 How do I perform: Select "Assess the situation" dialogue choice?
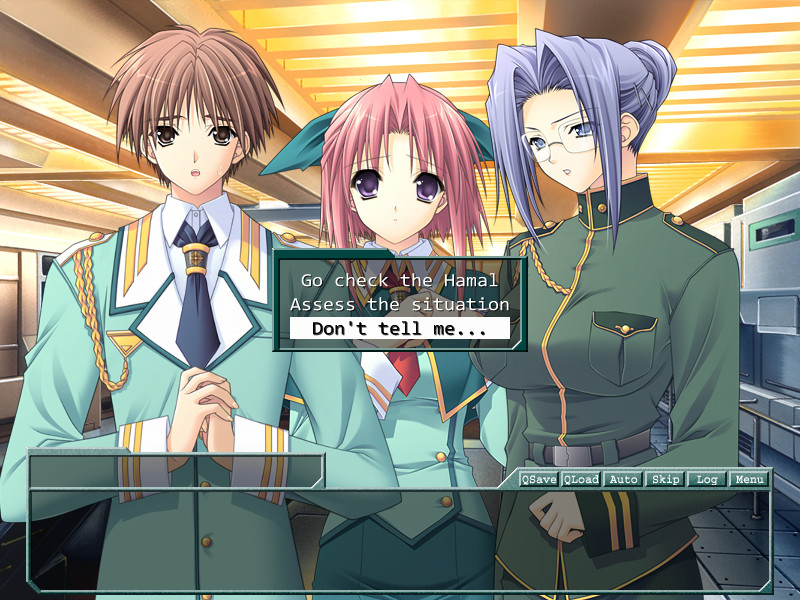[x=399, y=304]
